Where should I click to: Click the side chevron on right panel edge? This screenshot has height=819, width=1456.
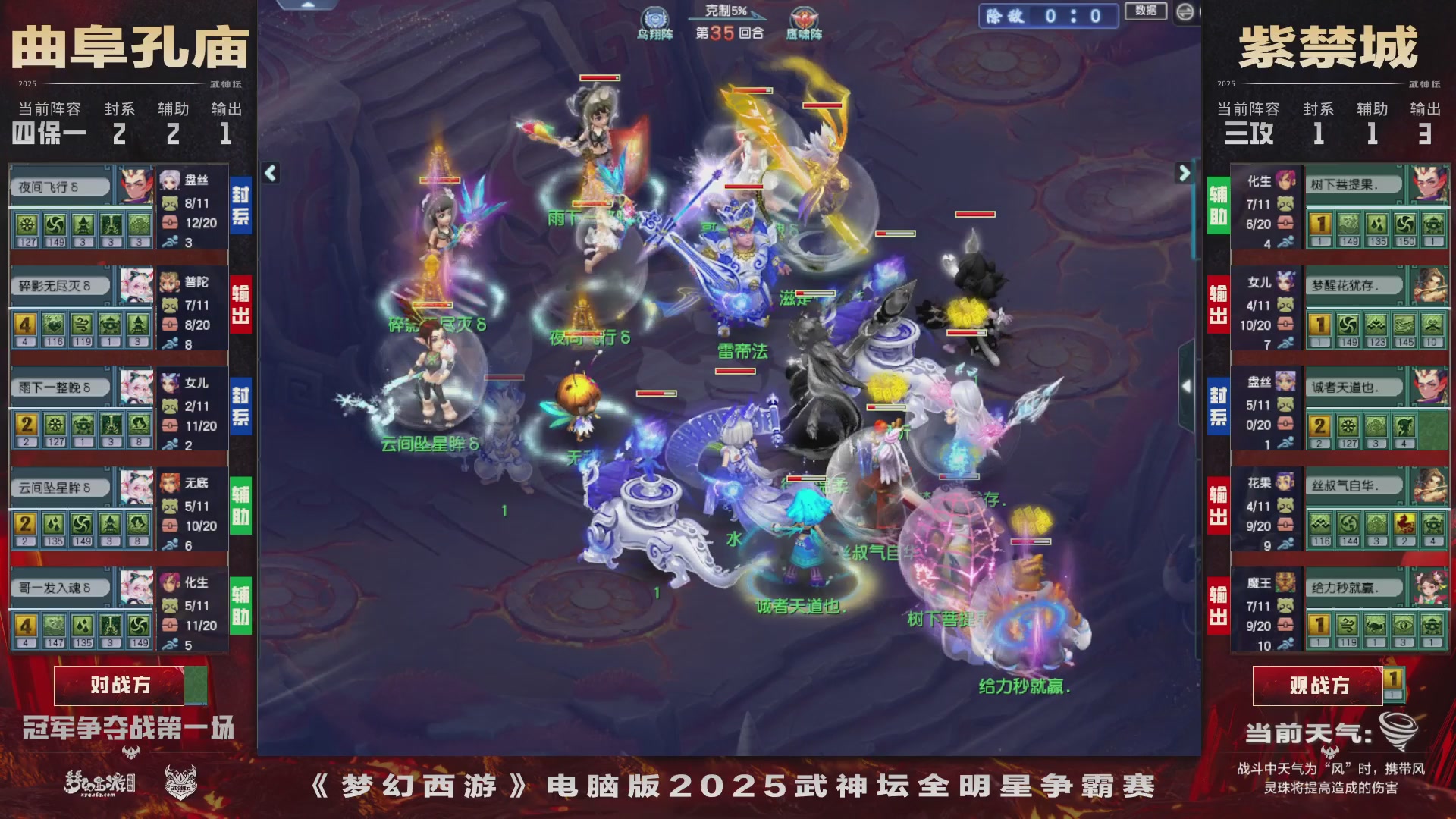(x=1185, y=387)
